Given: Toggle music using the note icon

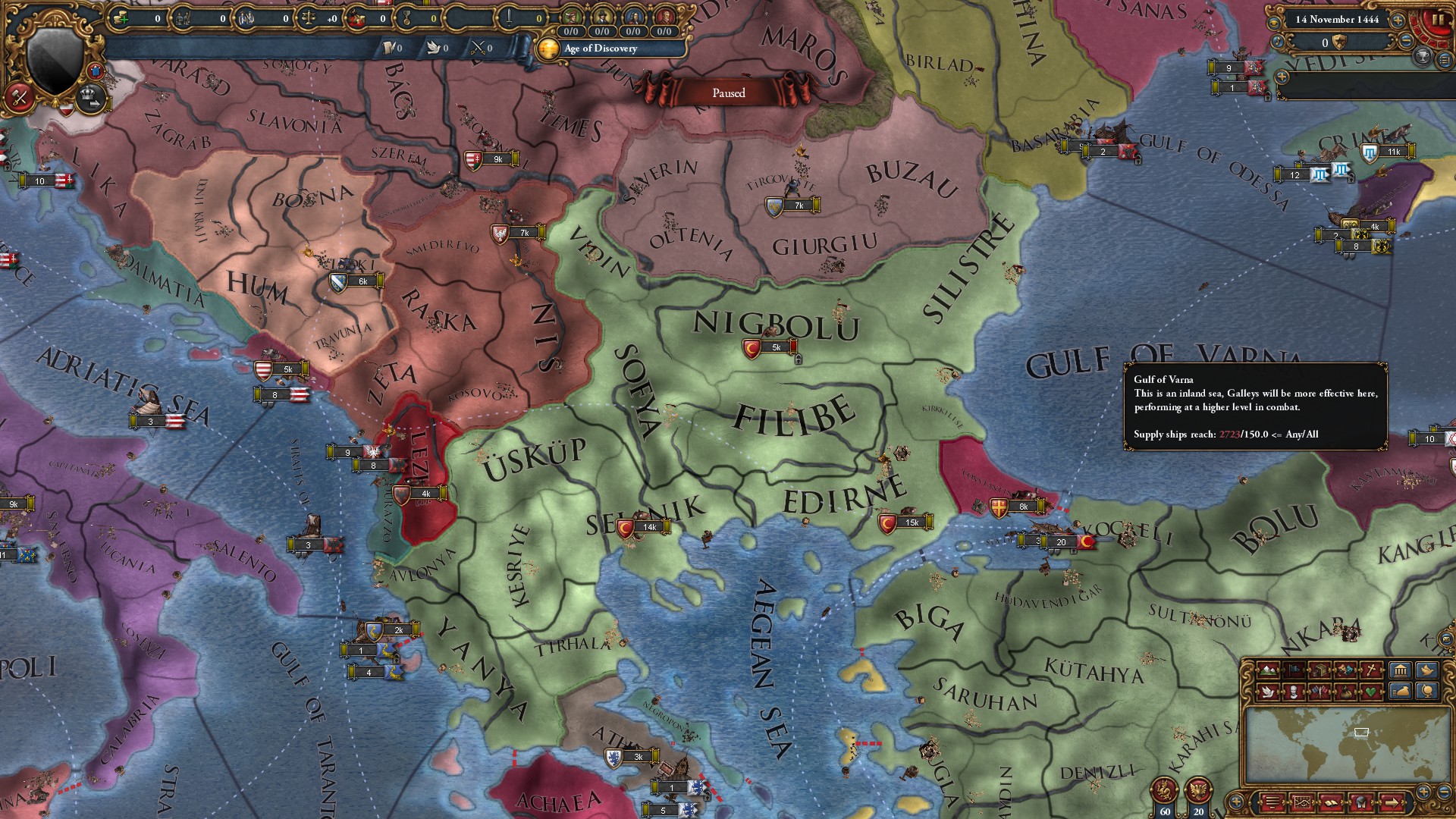Looking at the screenshot, I should pos(1277,42).
